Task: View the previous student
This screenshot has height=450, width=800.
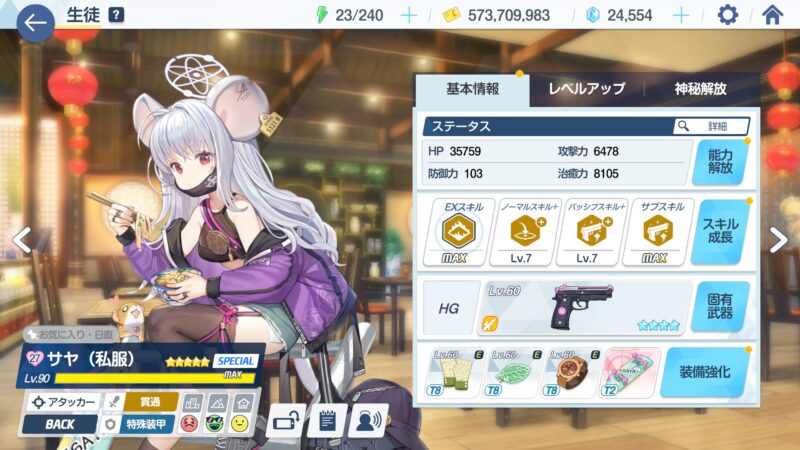Action: [x=21, y=240]
